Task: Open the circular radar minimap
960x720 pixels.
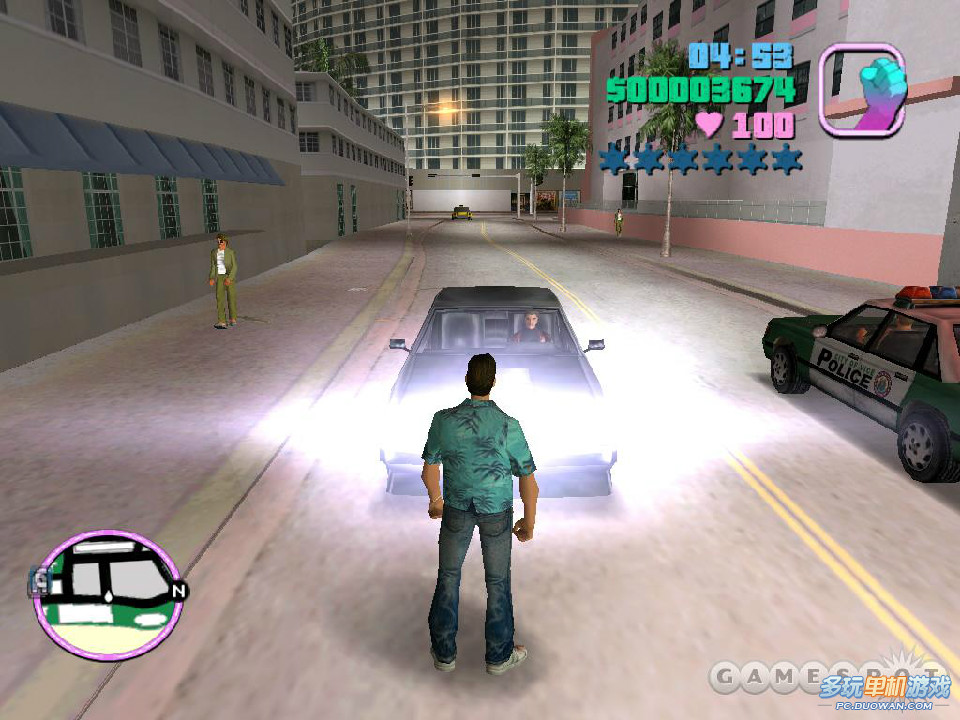Action: [107, 594]
